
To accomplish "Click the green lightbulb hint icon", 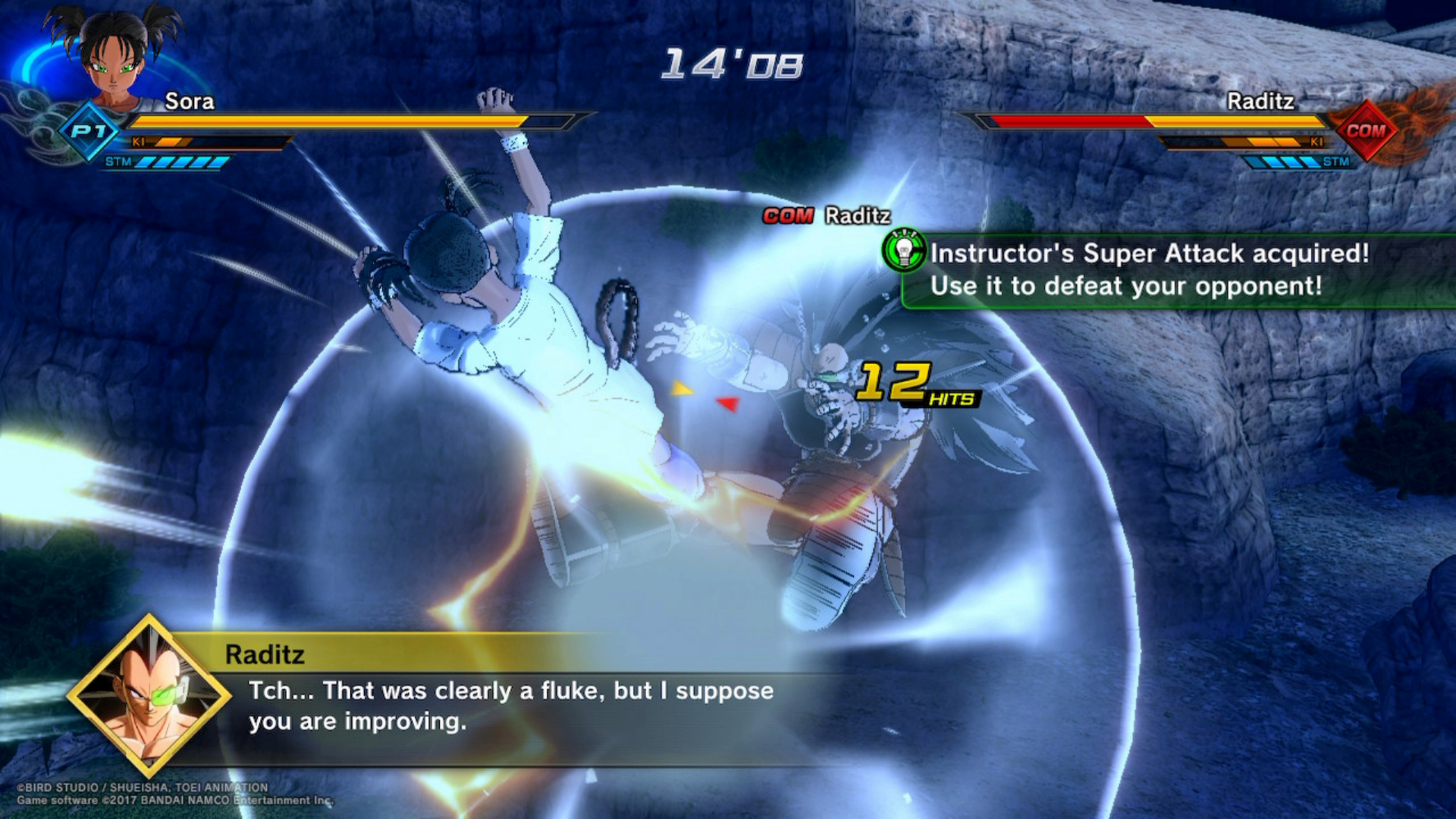I will click(x=904, y=251).
